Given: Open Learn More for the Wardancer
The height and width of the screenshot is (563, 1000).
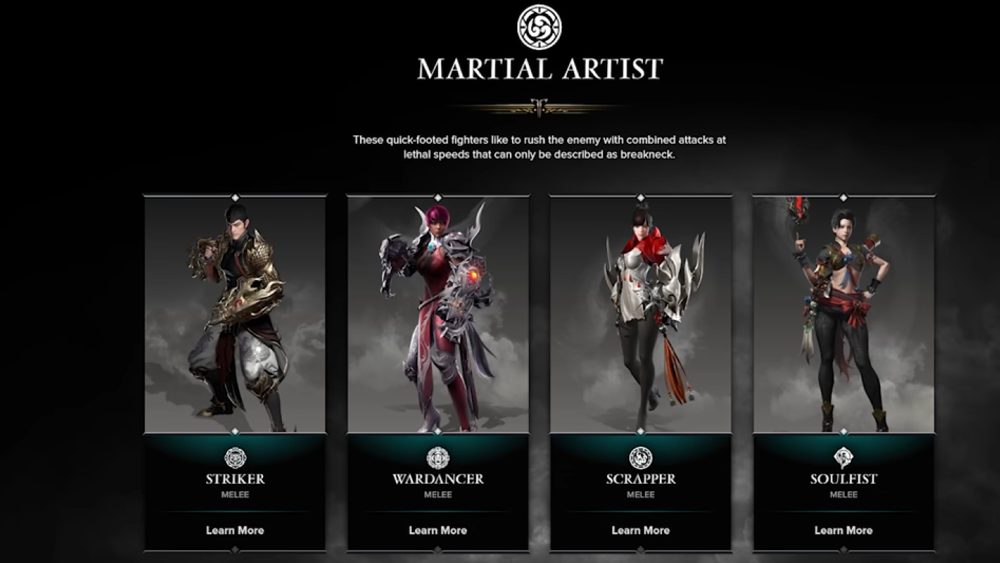Looking at the screenshot, I should [438, 530].
